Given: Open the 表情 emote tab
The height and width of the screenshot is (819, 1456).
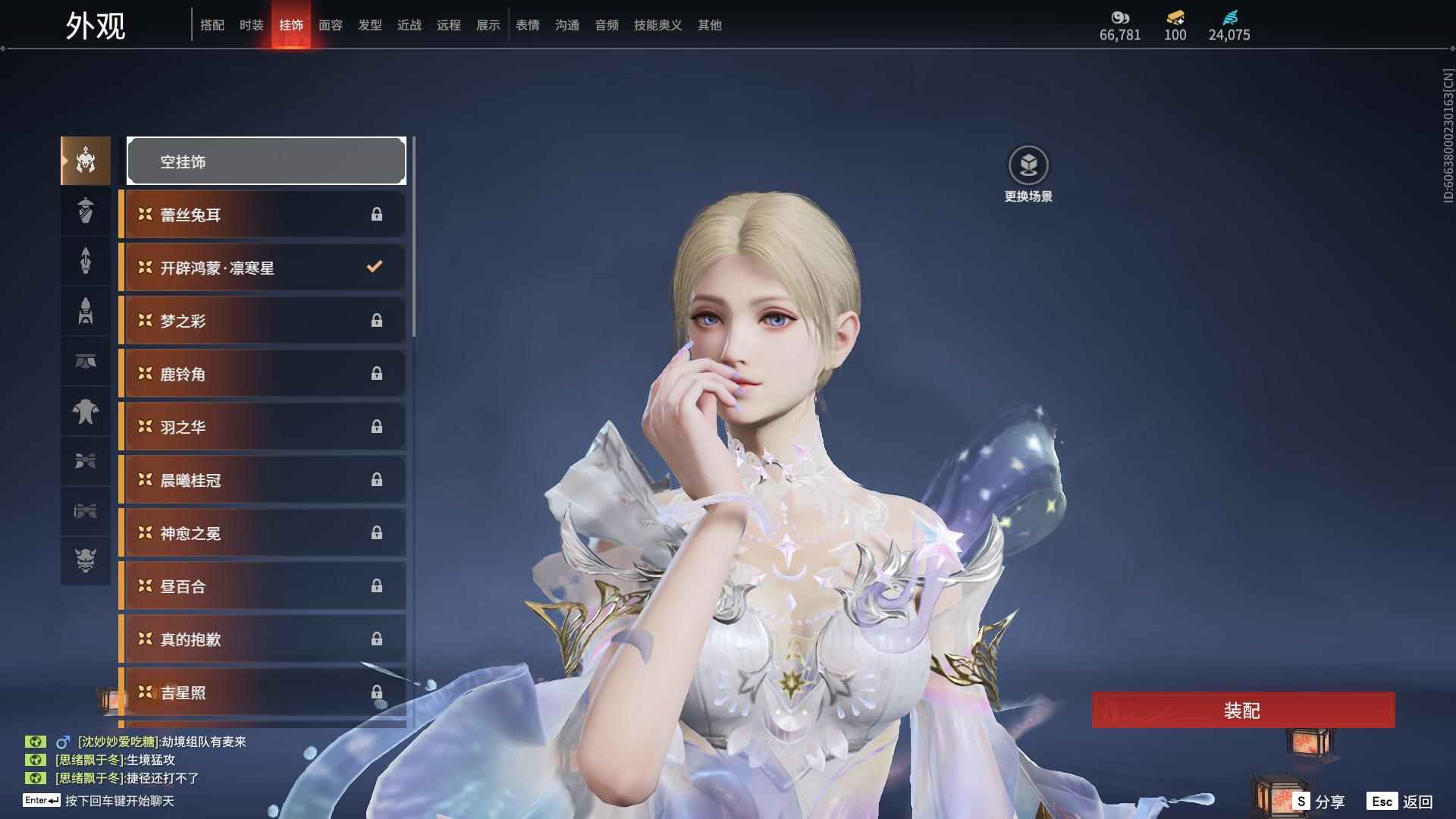Looking at the screenshot, I should coord(528,25).
